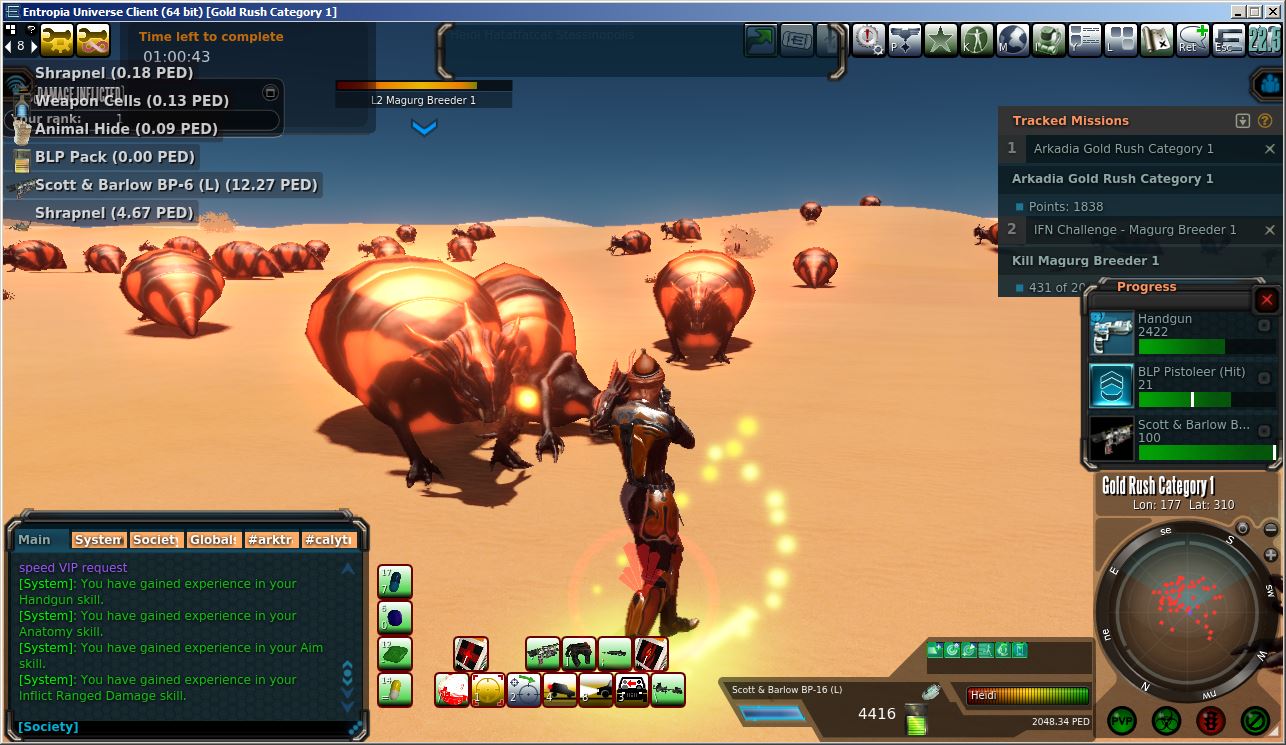Screen dimensions: 1286x745
Task: Open the Society chat tab
Action: [156, 540]
